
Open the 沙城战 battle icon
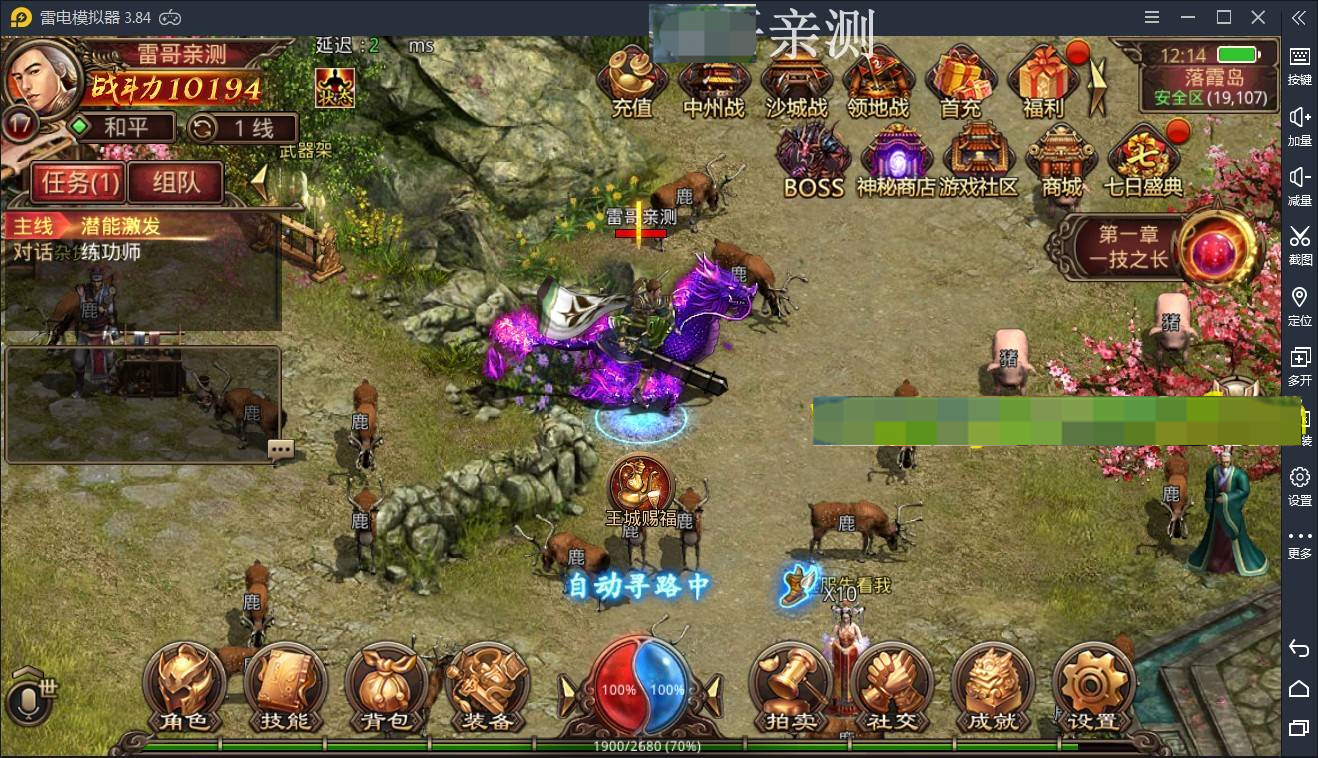[x=797, y=80]
